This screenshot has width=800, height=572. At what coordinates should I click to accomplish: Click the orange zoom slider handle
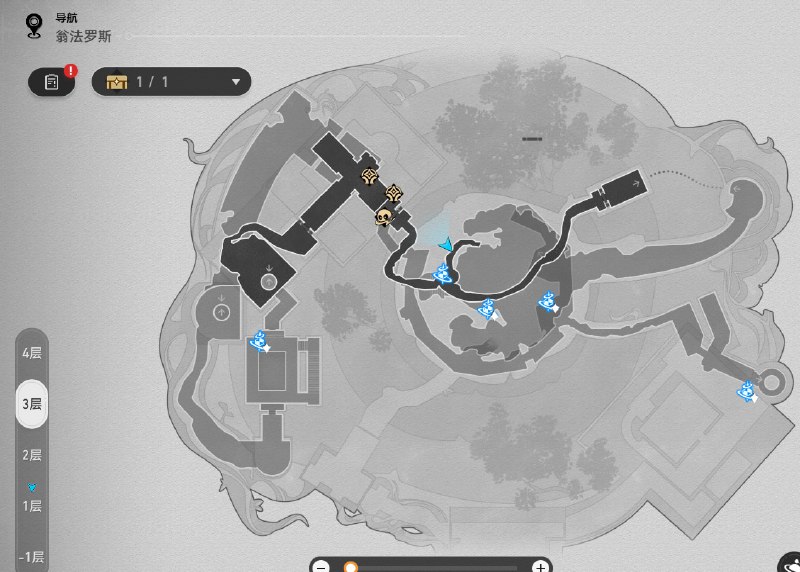[351, 566]
